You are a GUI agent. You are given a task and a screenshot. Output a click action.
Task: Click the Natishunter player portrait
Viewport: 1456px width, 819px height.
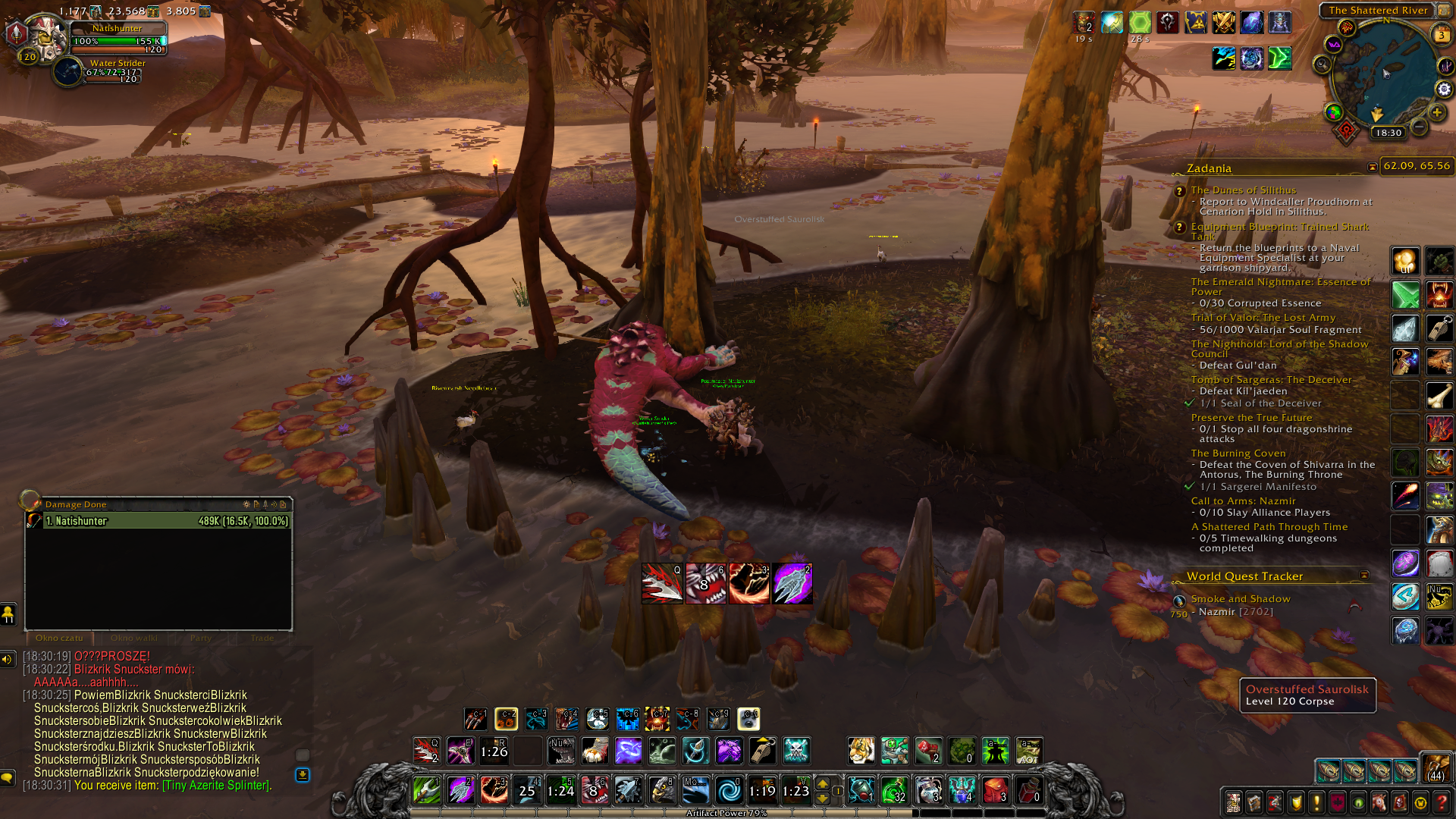point(44,35)
